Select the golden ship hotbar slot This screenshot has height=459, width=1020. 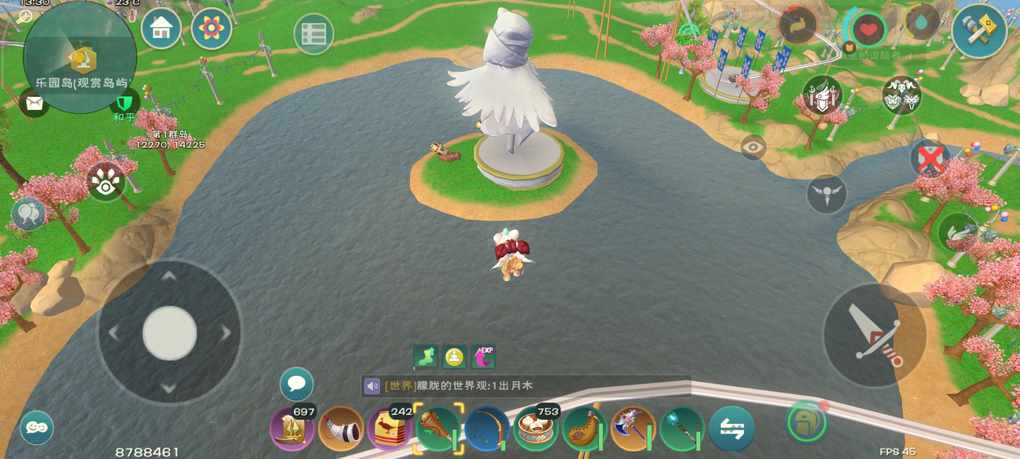coord(292,429)
